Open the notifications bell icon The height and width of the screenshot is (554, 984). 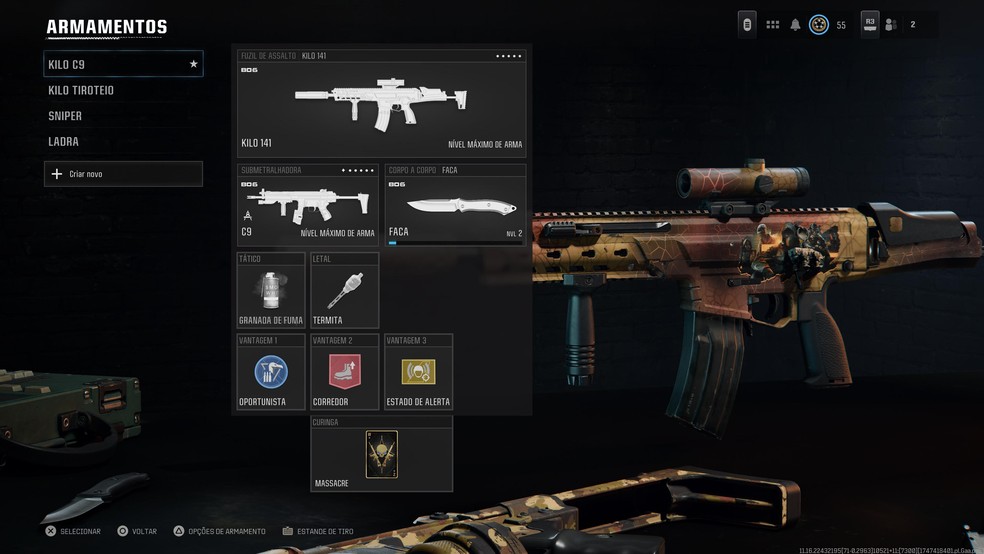click(x=796, y=25)
